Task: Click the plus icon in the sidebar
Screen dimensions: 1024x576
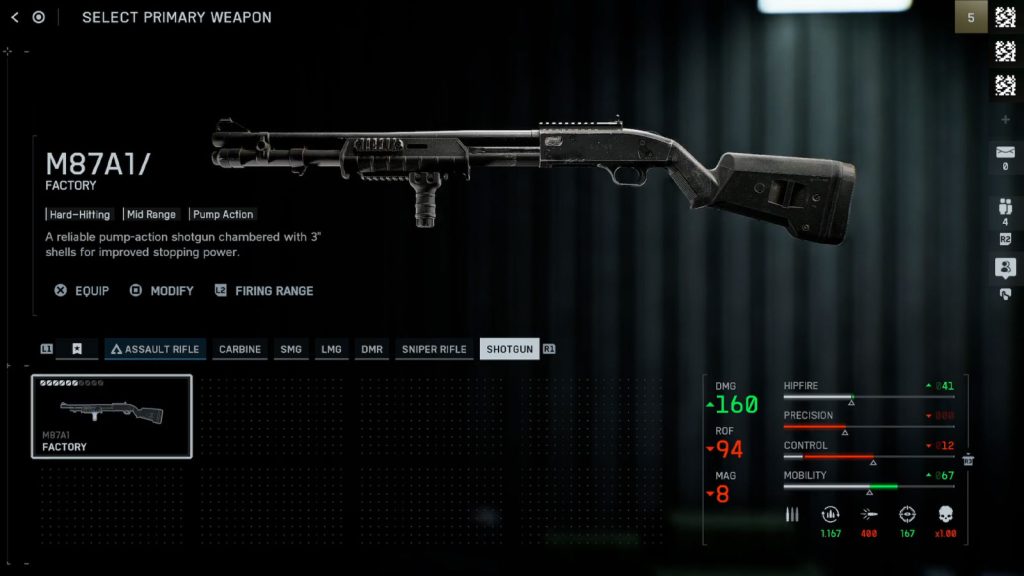Action: pyautogui.click(x=1005, y=120)
